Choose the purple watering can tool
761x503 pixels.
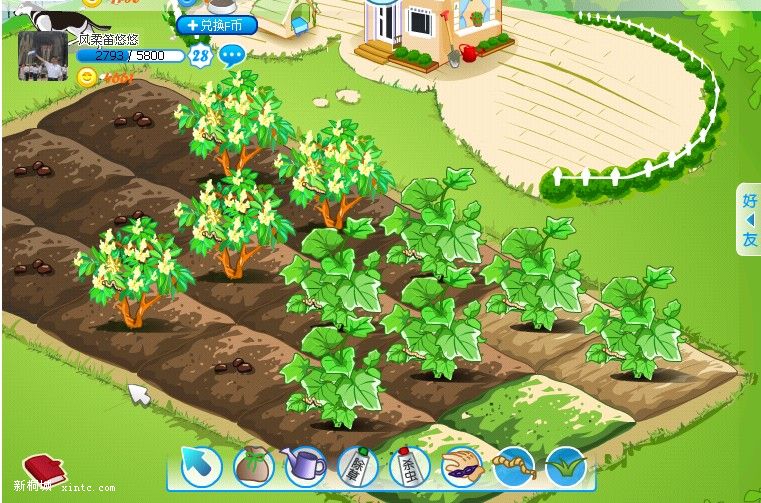305,466
